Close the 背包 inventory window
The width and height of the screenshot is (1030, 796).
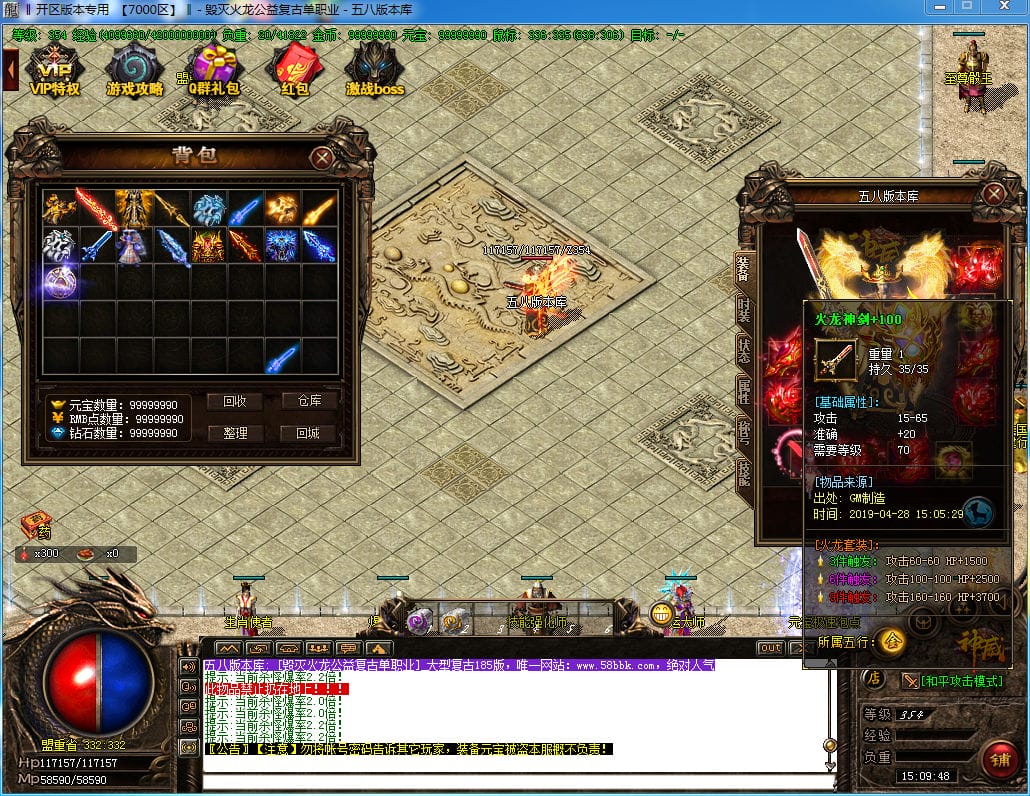pos(321,158)
